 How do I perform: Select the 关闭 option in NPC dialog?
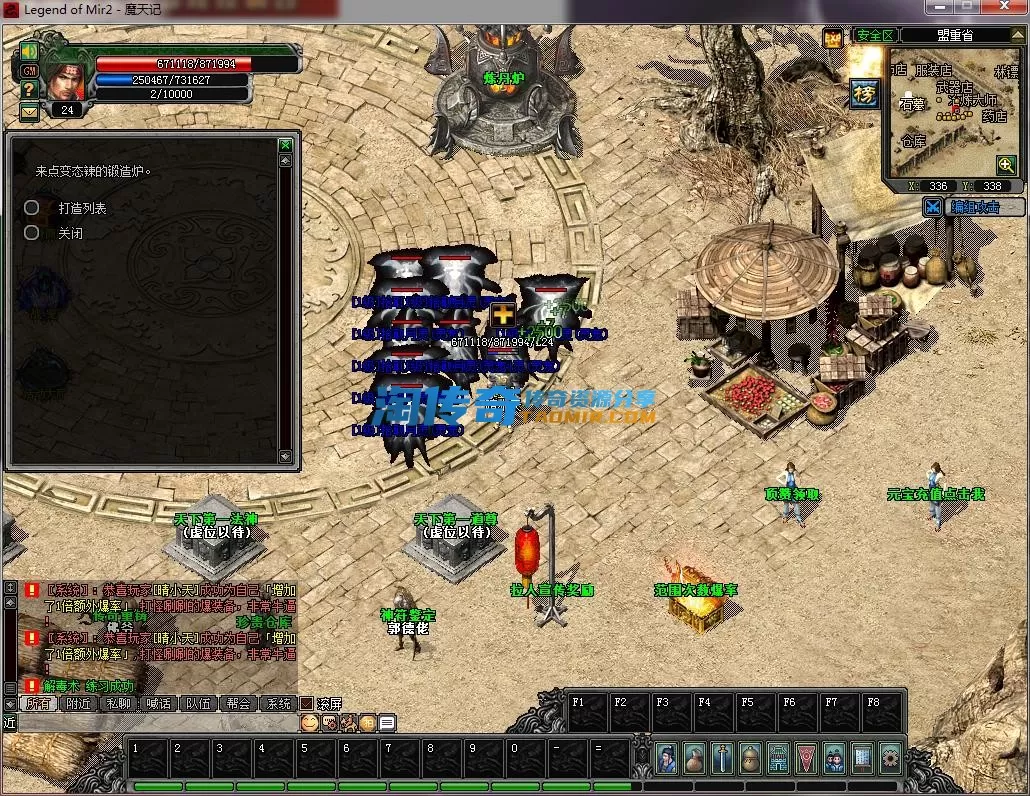pyautogui.click(x=70, y=233)
